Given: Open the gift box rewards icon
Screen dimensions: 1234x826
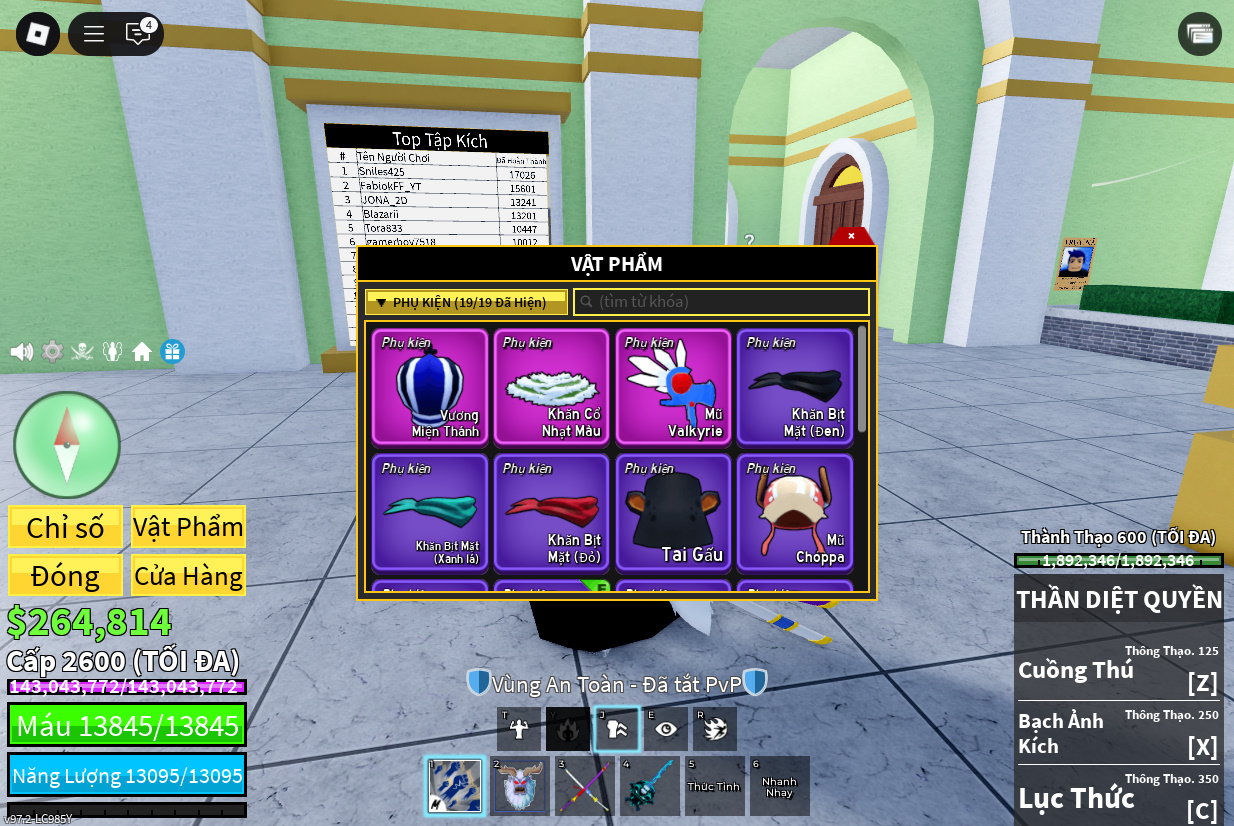Looking at the screenshot, I should [x=172, y=352].
